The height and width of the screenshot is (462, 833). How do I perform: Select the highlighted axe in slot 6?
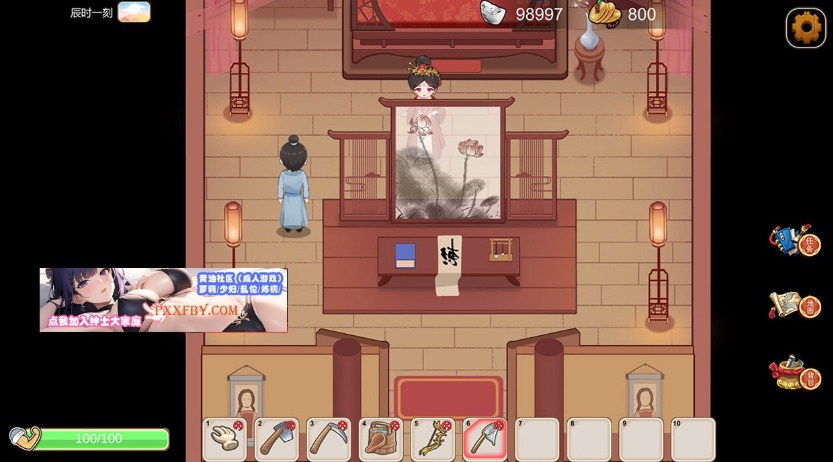click(485, 439)
